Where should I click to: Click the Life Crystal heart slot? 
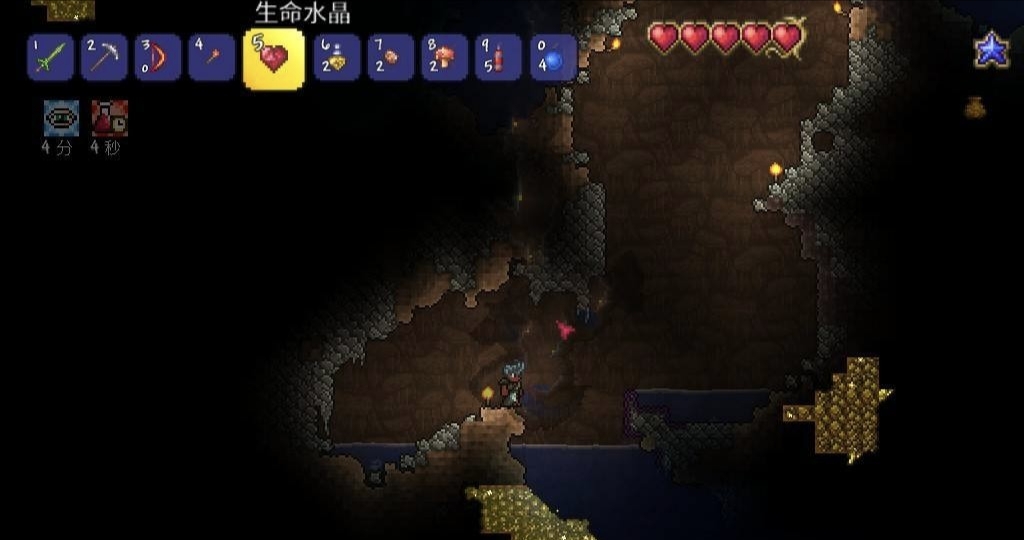tap(273, 59)
